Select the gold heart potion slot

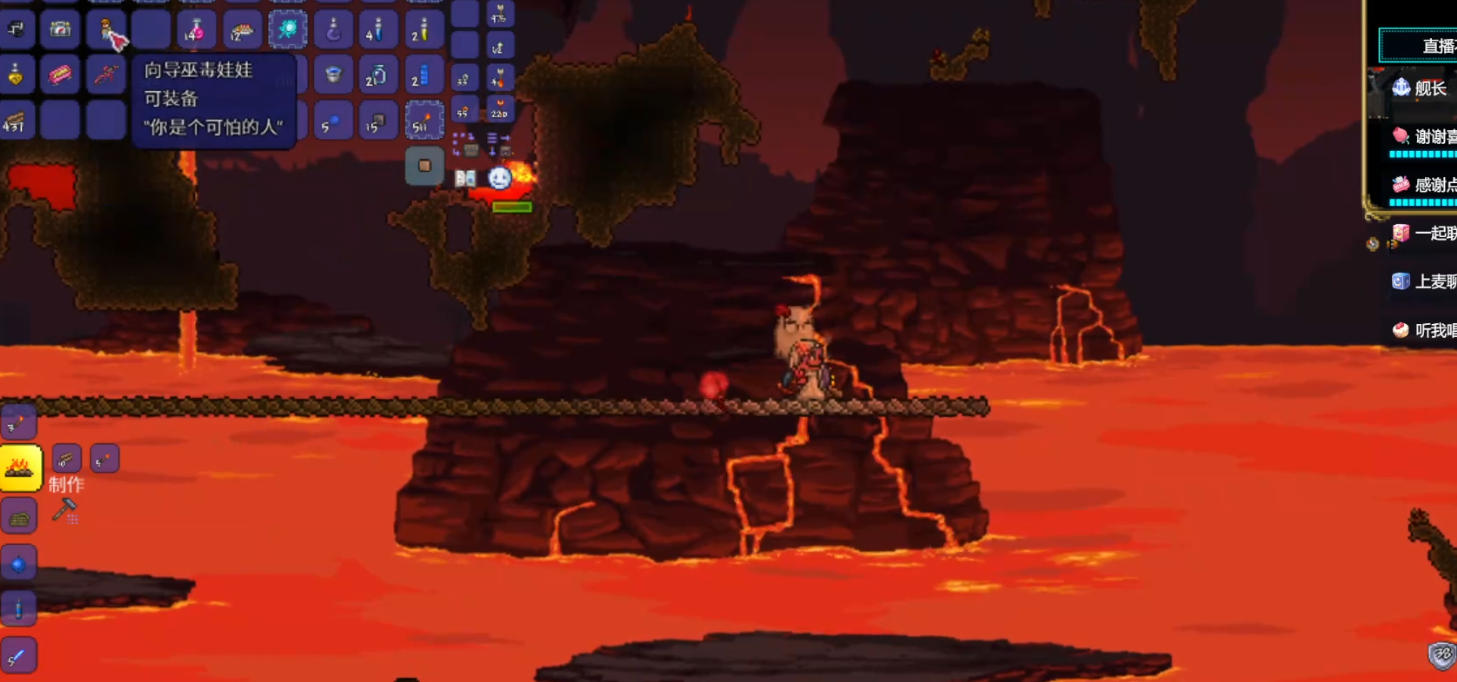(x=16, y=75)
